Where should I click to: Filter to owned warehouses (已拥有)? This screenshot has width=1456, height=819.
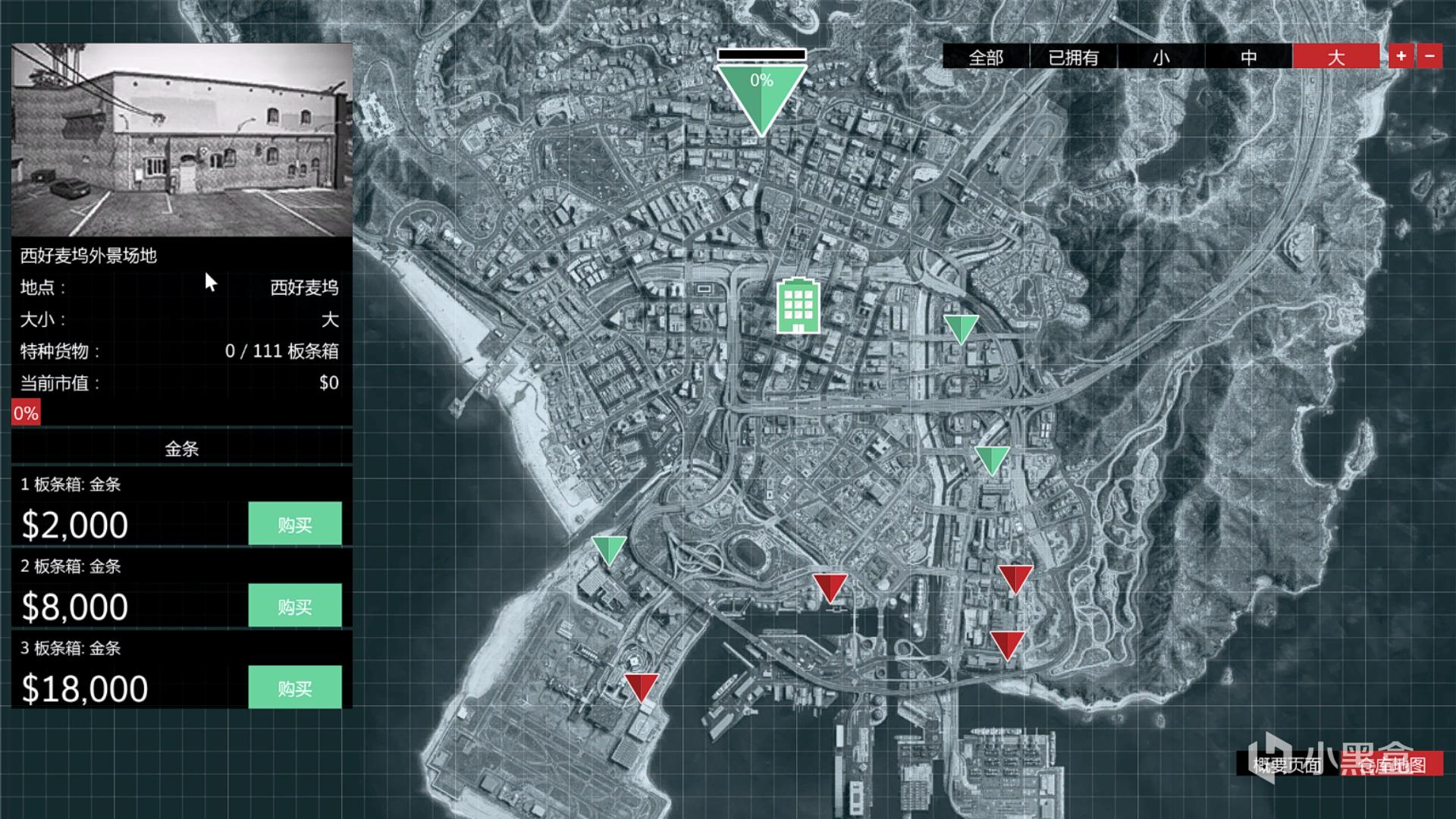(x=1073, y=57)
